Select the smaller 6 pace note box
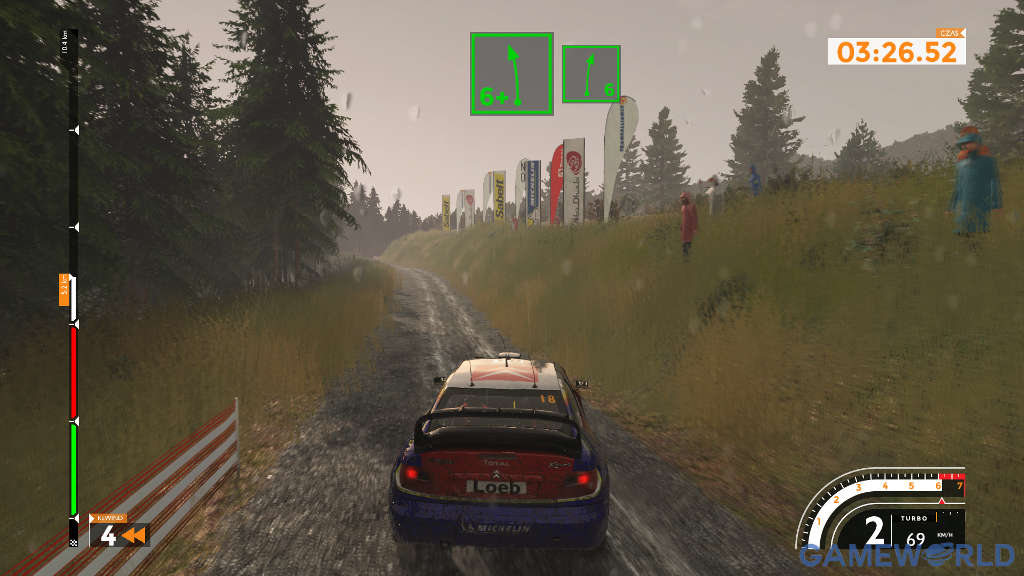This screenshot has width=1024, height=576. click(x=591, y=74)
